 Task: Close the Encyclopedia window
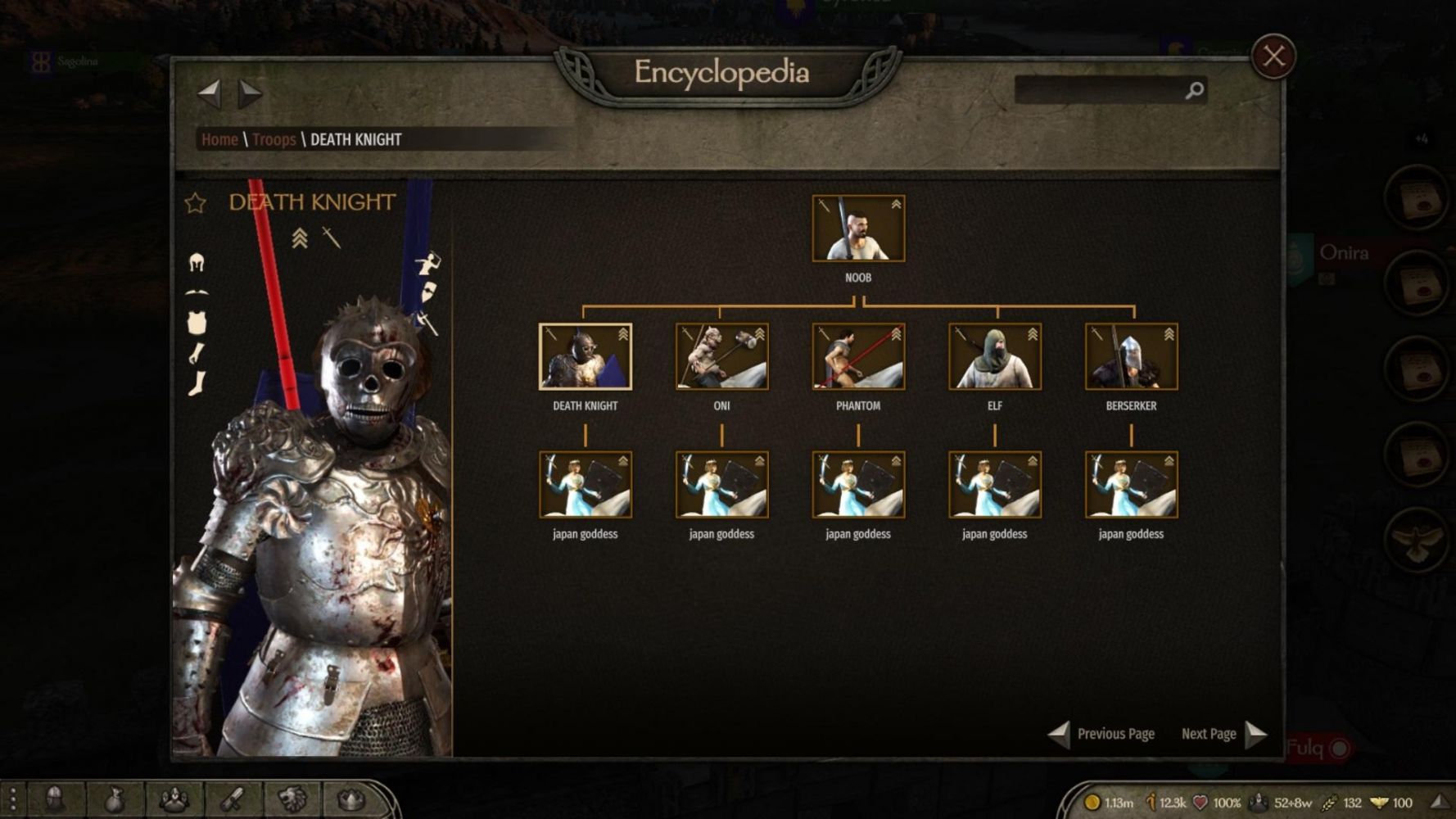1273,57
